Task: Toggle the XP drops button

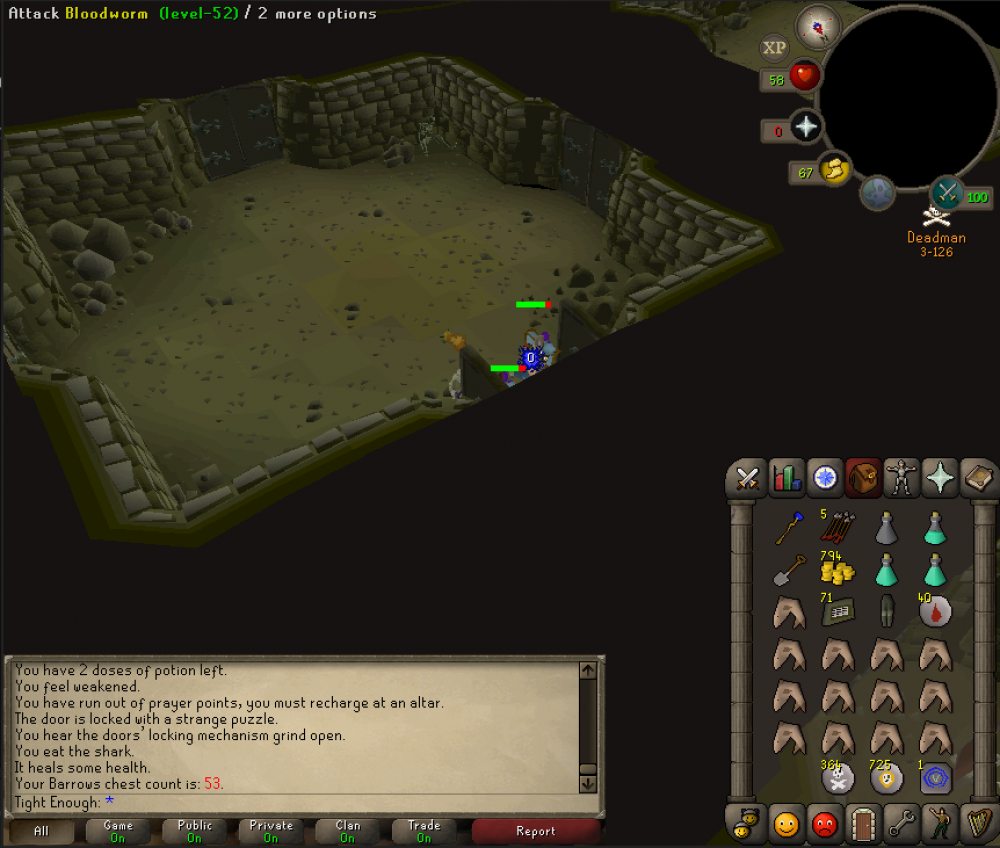Action: (x=773, y=47)
